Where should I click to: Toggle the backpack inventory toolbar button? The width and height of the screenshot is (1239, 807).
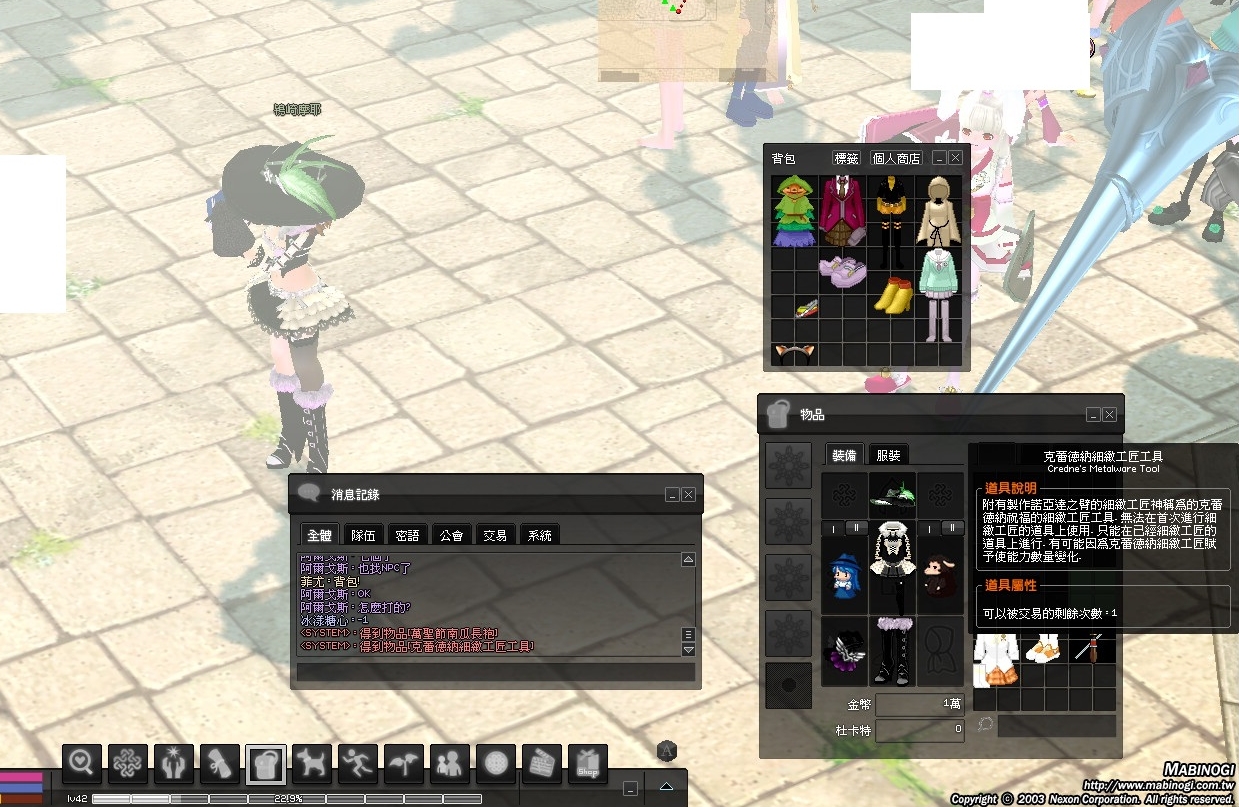tap(266, 764)
